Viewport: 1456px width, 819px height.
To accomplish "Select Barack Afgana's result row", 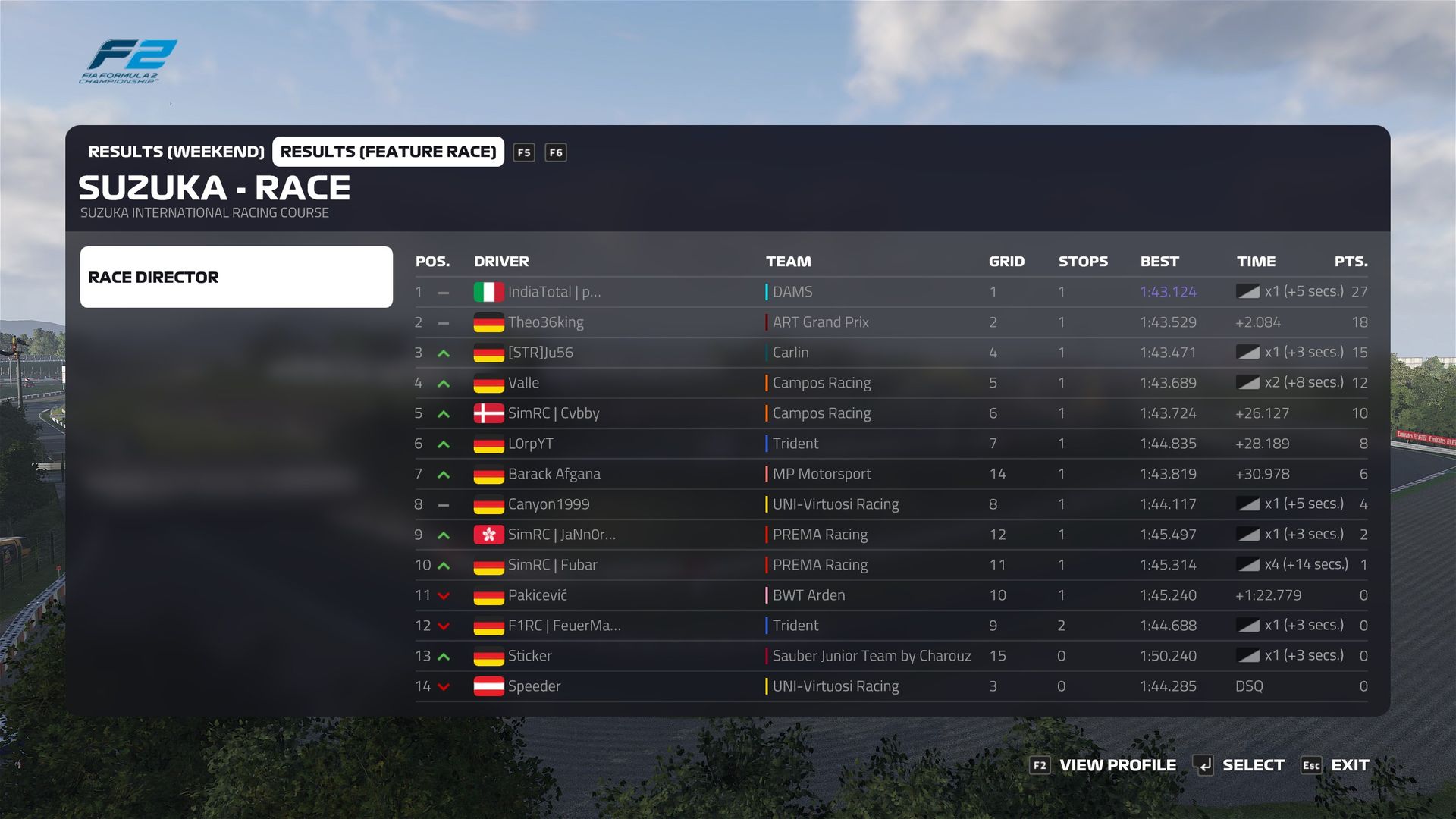I will point(554,474).
